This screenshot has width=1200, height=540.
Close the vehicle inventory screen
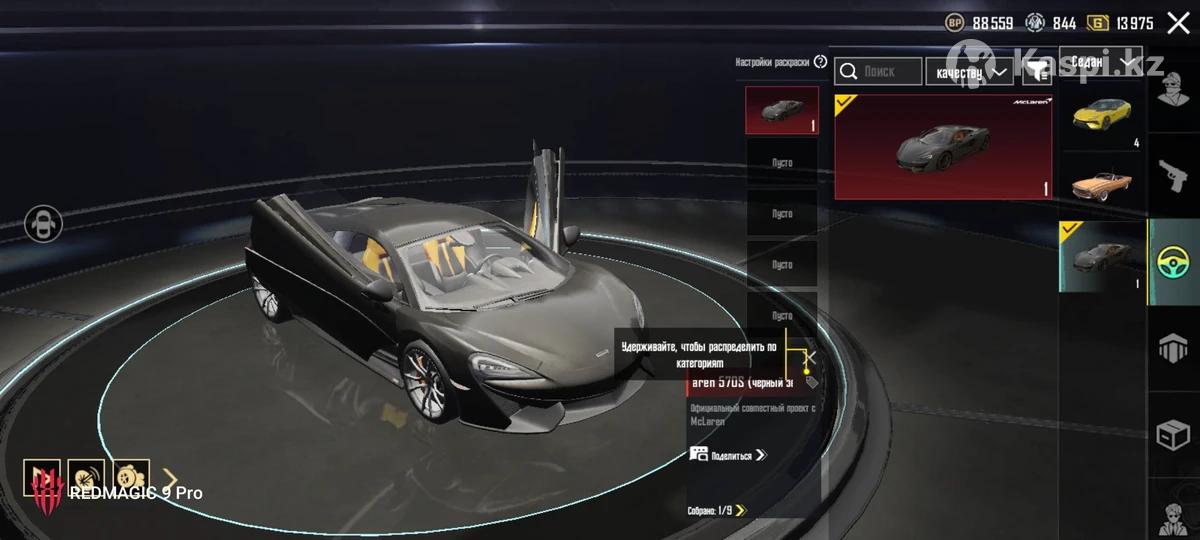[x=1177, y=23]
